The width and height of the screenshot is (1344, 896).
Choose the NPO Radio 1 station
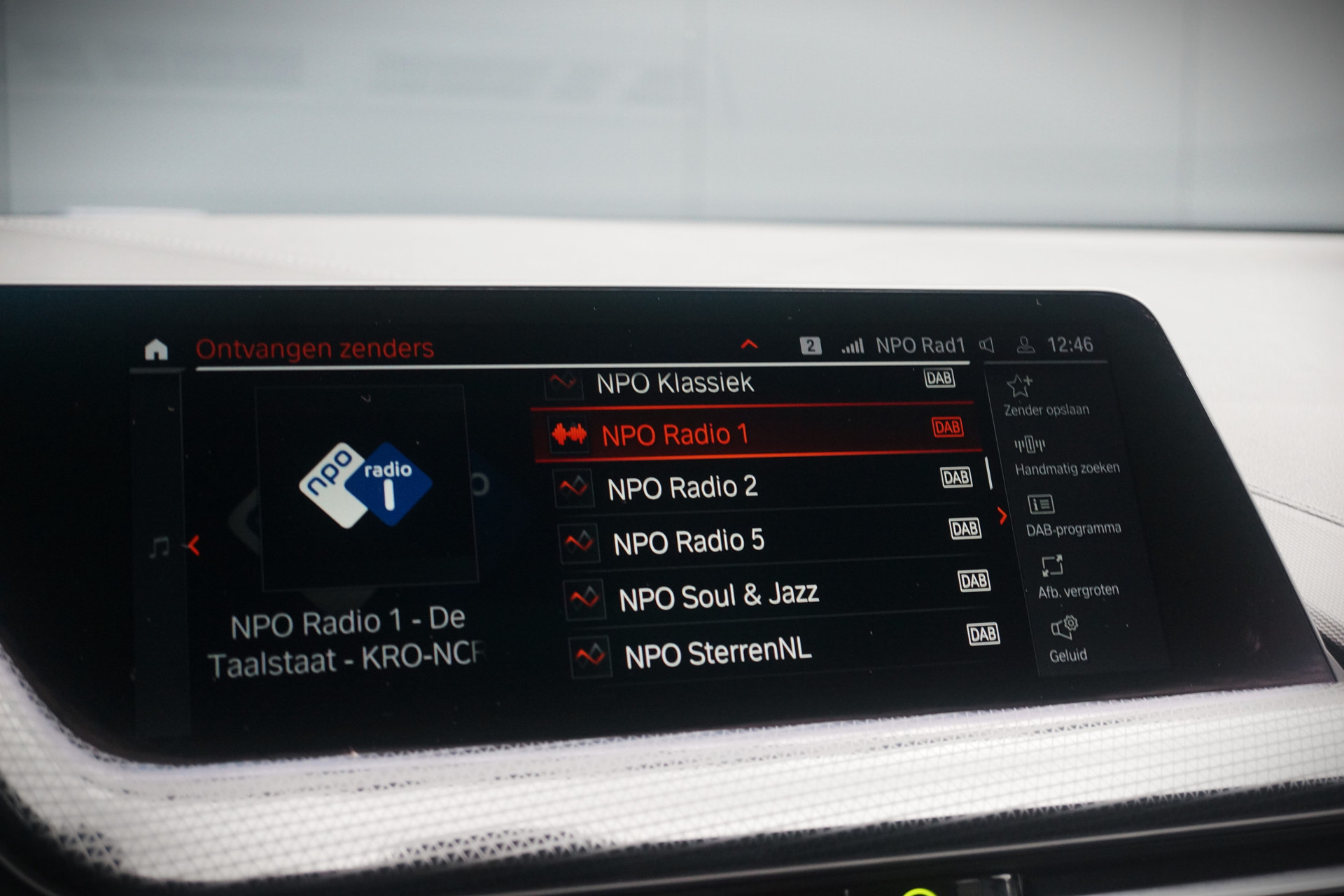[x=675, y=435]
